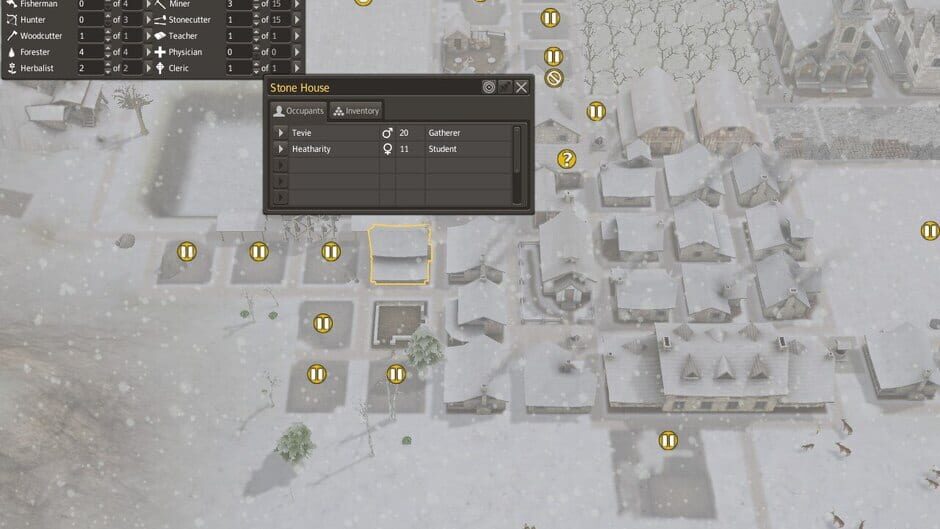Expand the arrow beside occupant Heatharity
Image resolution: width=940 pixels, height=529 pixels.
click(x=281, y=149)
